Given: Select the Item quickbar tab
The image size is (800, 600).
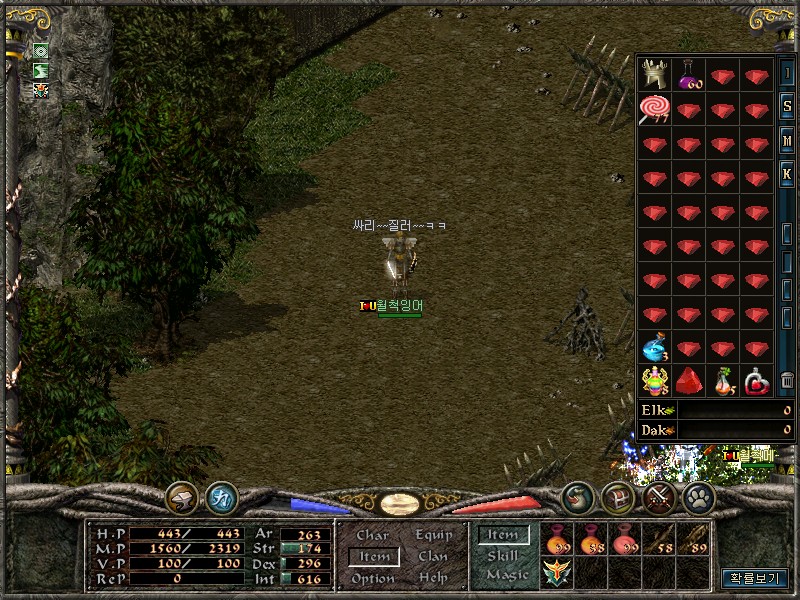Looking at the screenshot, I should 502,535.
